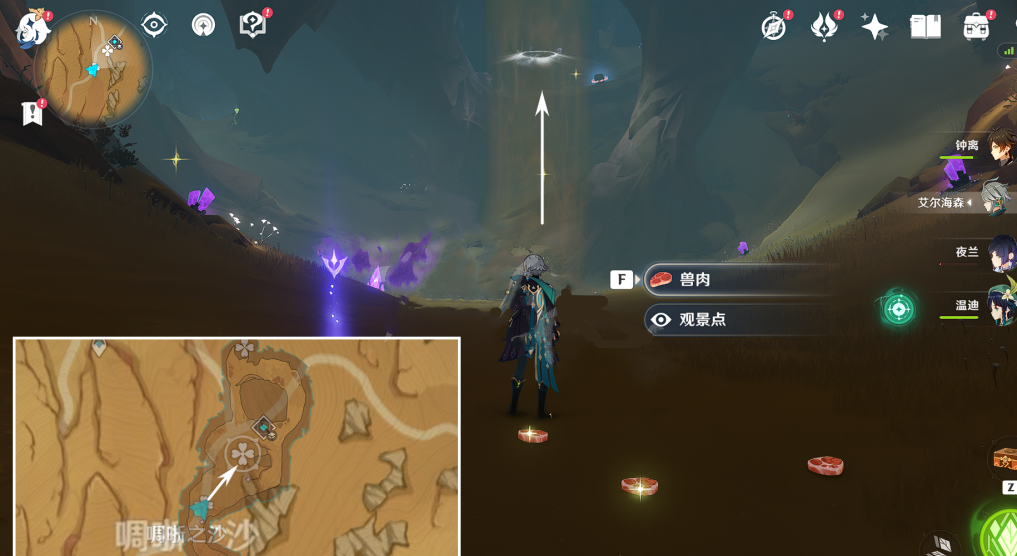Open the question-mark tutorial book
The width and height of the screenshot is (1017, 556).
click(254, 25)
